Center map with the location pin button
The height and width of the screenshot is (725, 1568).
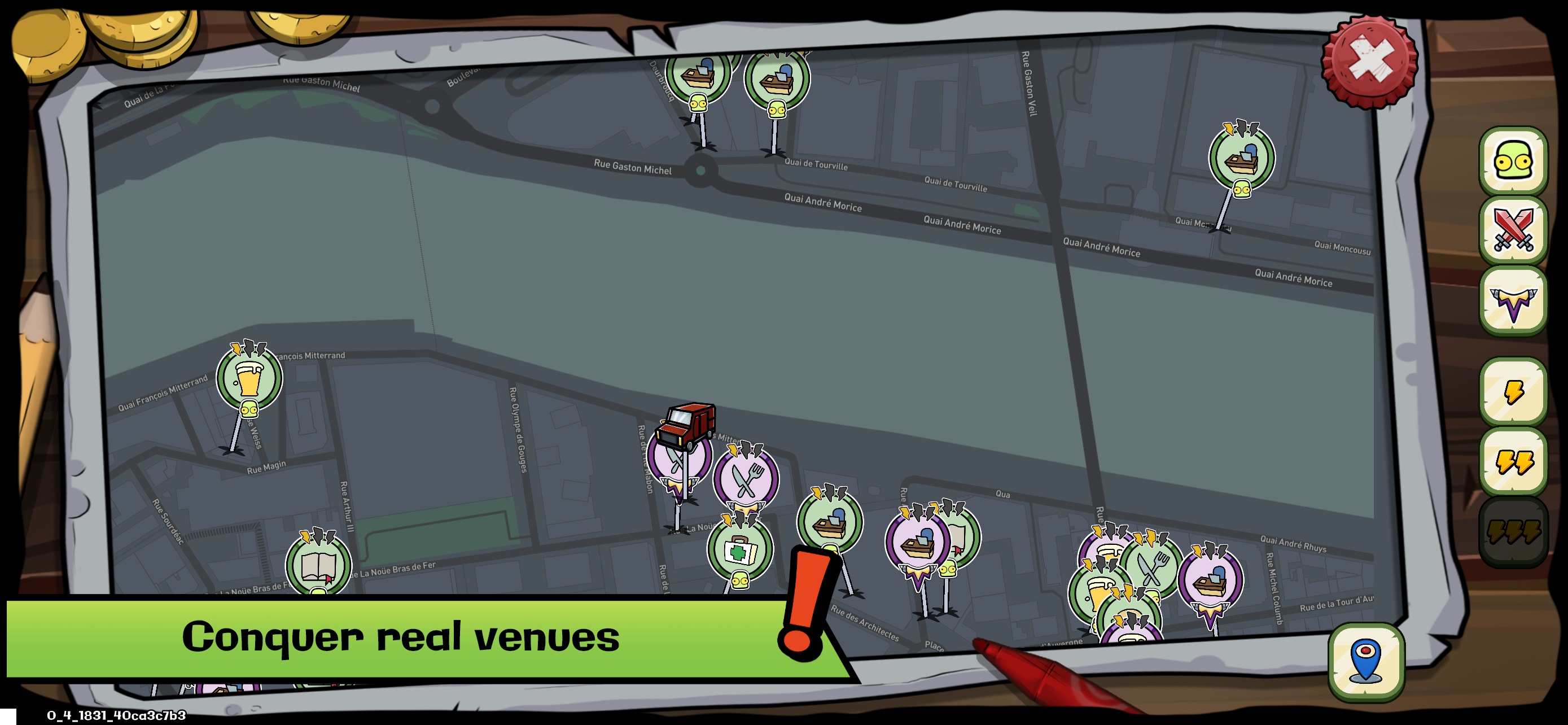1366,661
